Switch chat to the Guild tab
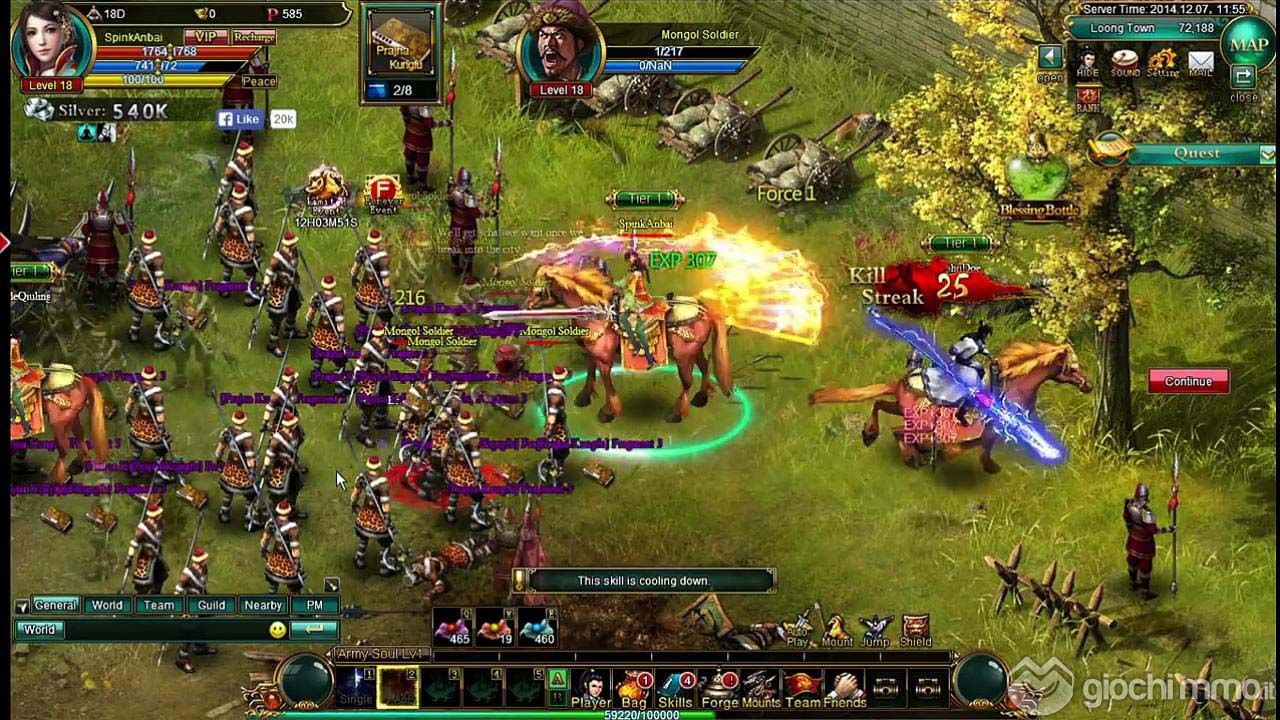The width and height of the screenshot is (1280, 720). pyautogui.click(x=211, y=605)
